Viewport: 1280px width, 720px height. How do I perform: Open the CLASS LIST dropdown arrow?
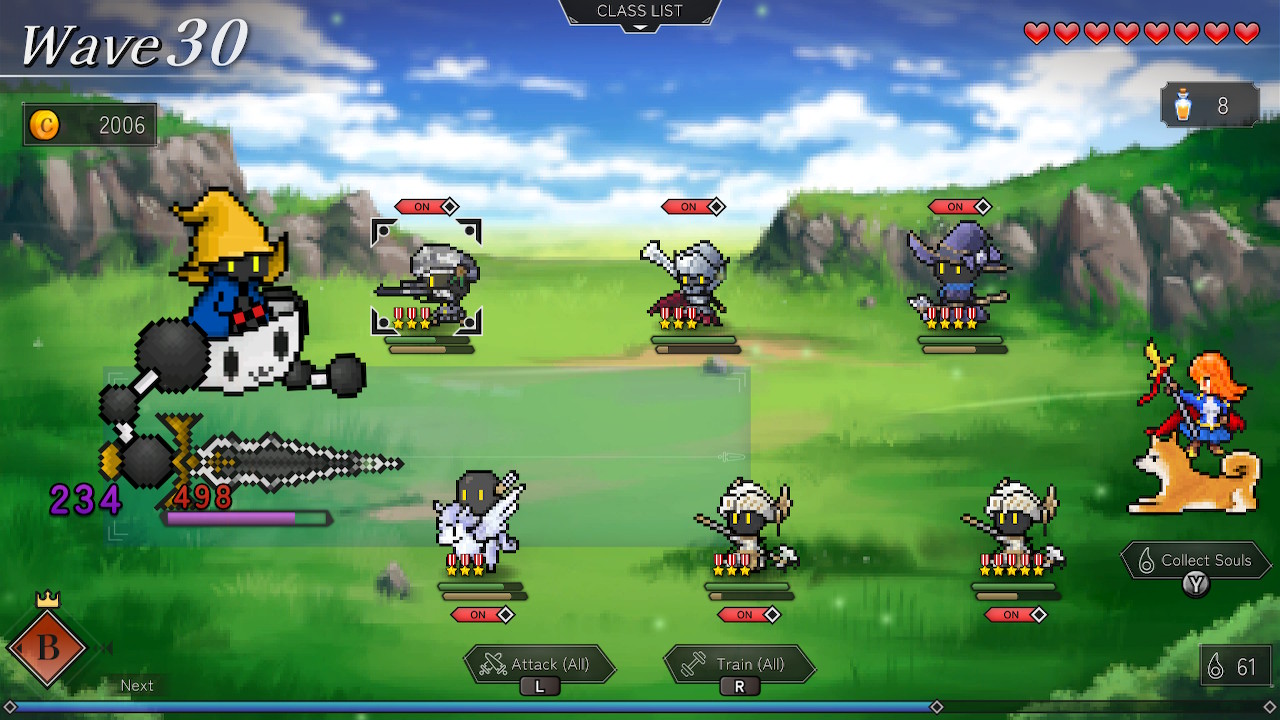(x=639, y=26)
